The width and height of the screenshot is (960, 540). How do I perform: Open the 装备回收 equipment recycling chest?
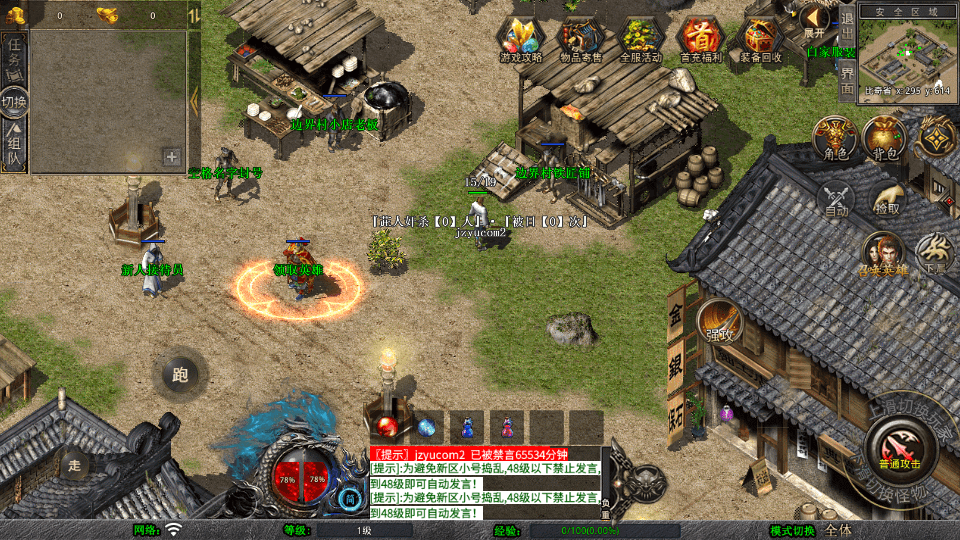761,39
